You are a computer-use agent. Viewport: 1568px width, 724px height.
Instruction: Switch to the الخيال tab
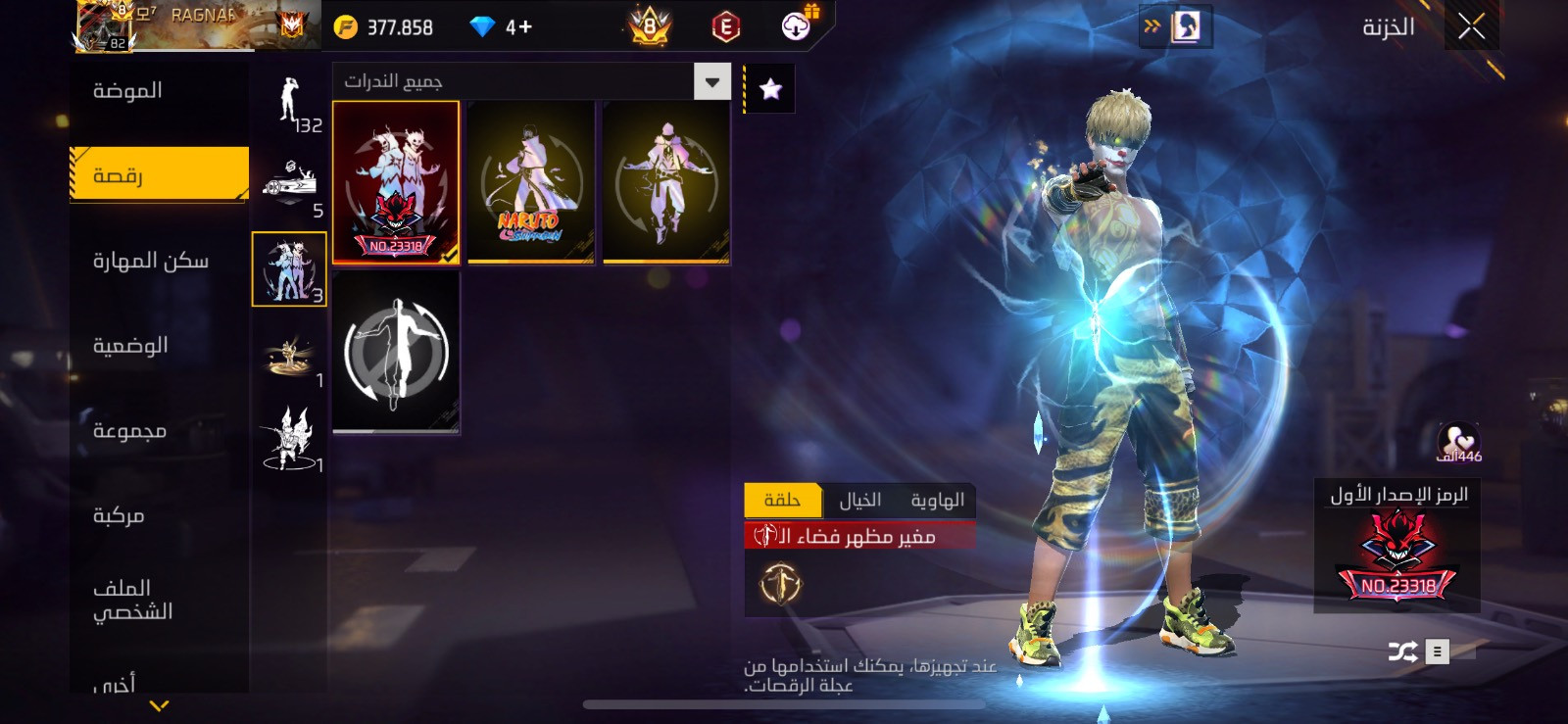coord(858,500)
